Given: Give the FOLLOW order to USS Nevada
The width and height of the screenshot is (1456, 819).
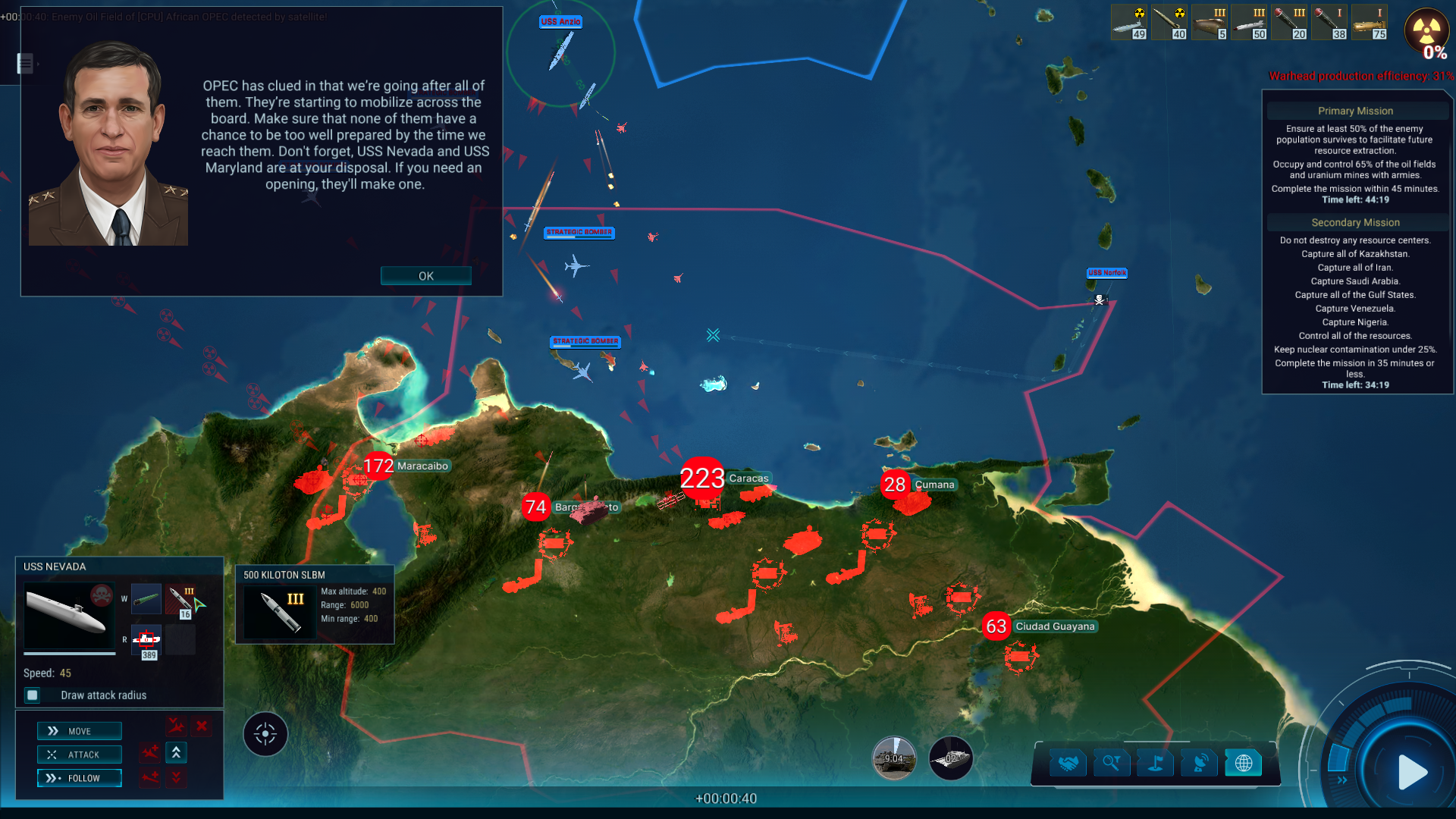Looking at the screenshot, I should tap(79, 778).
